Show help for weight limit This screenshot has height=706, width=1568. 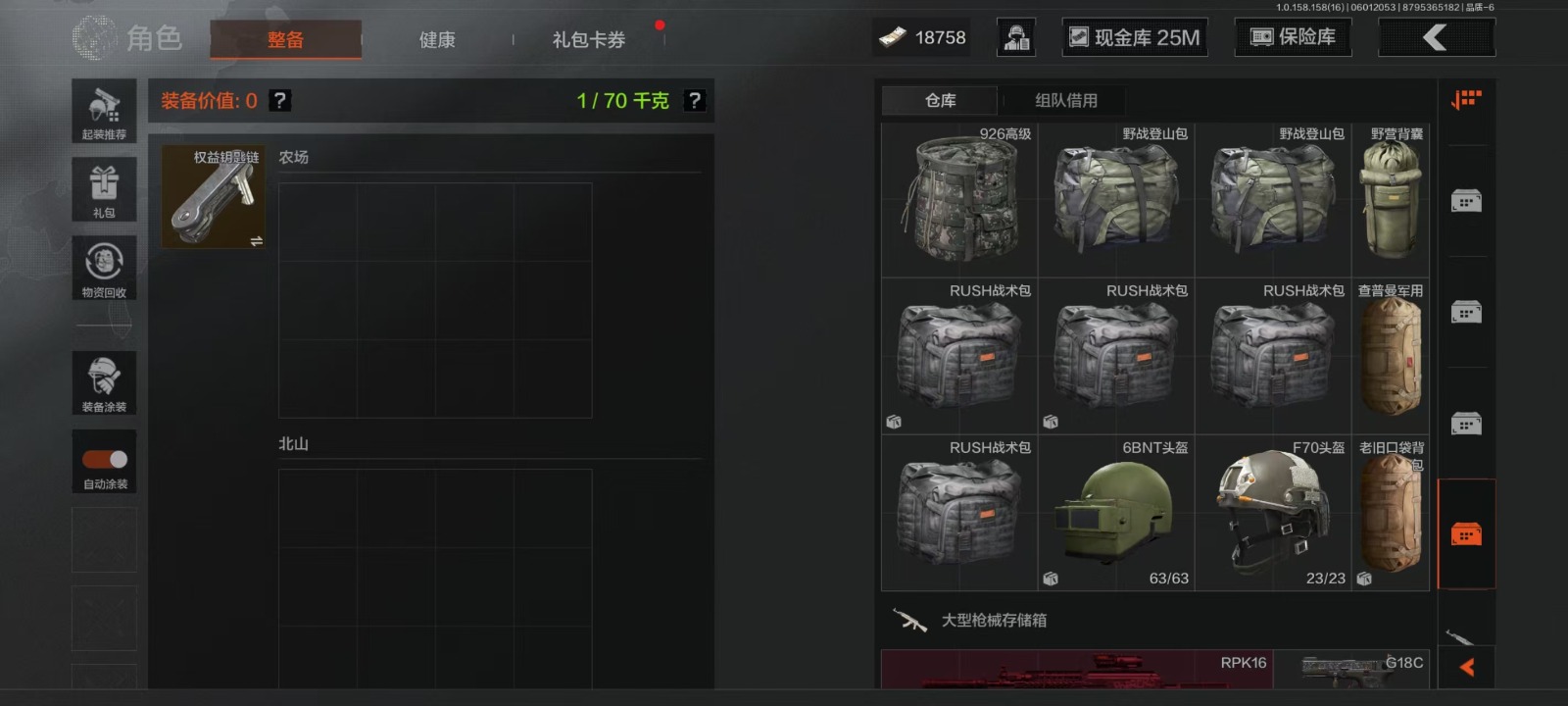(694, 100)
